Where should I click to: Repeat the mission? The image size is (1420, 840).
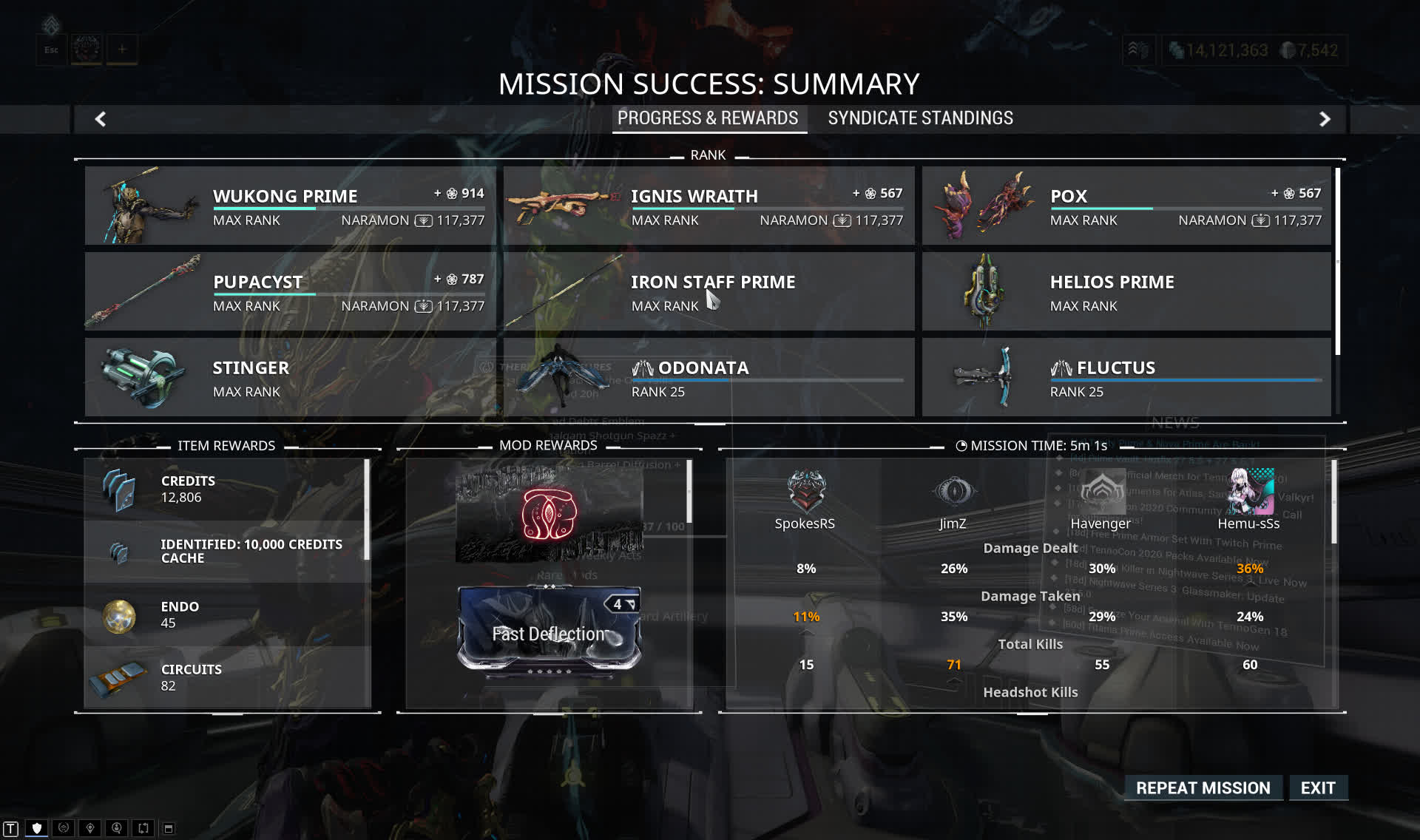(x=1203, y=788)
